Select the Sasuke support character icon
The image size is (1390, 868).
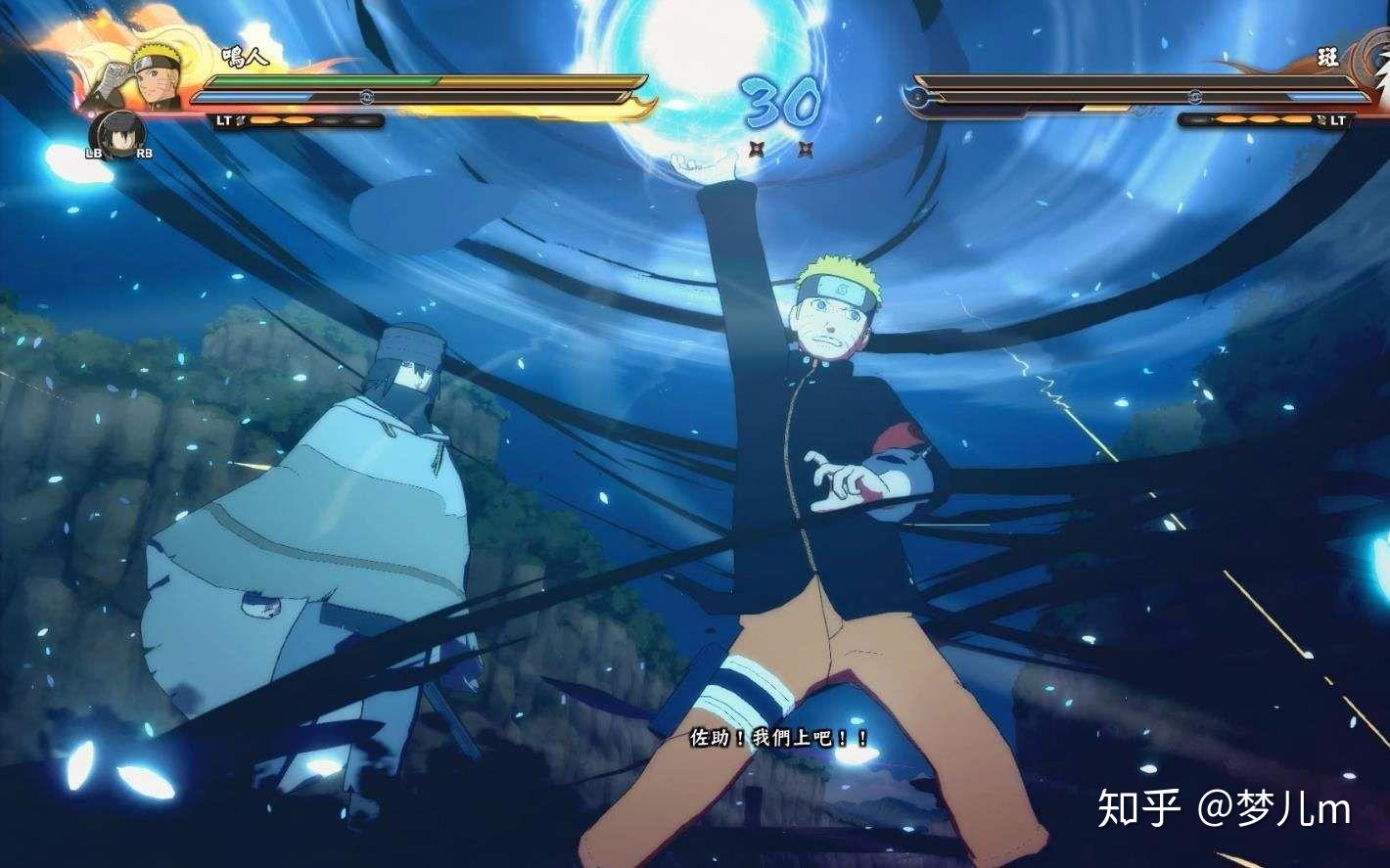(x=118, y=132)
